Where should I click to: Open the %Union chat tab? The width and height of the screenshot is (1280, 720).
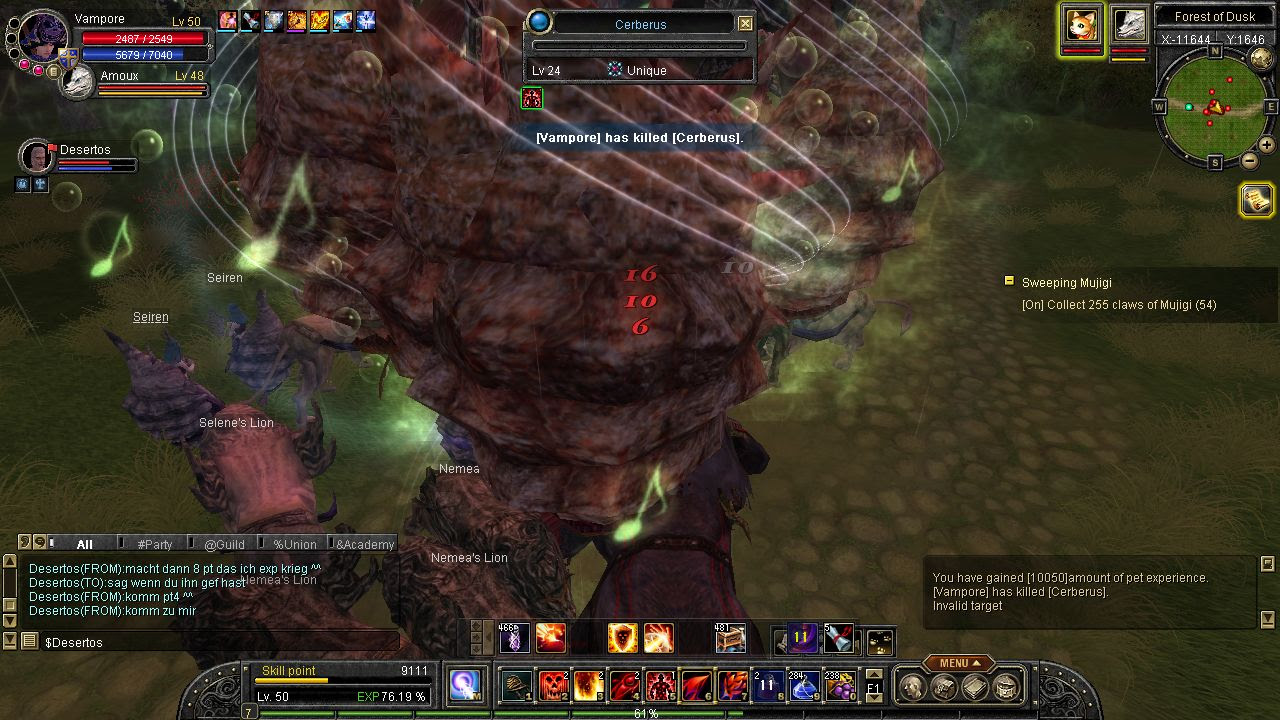tap(294, 544)
